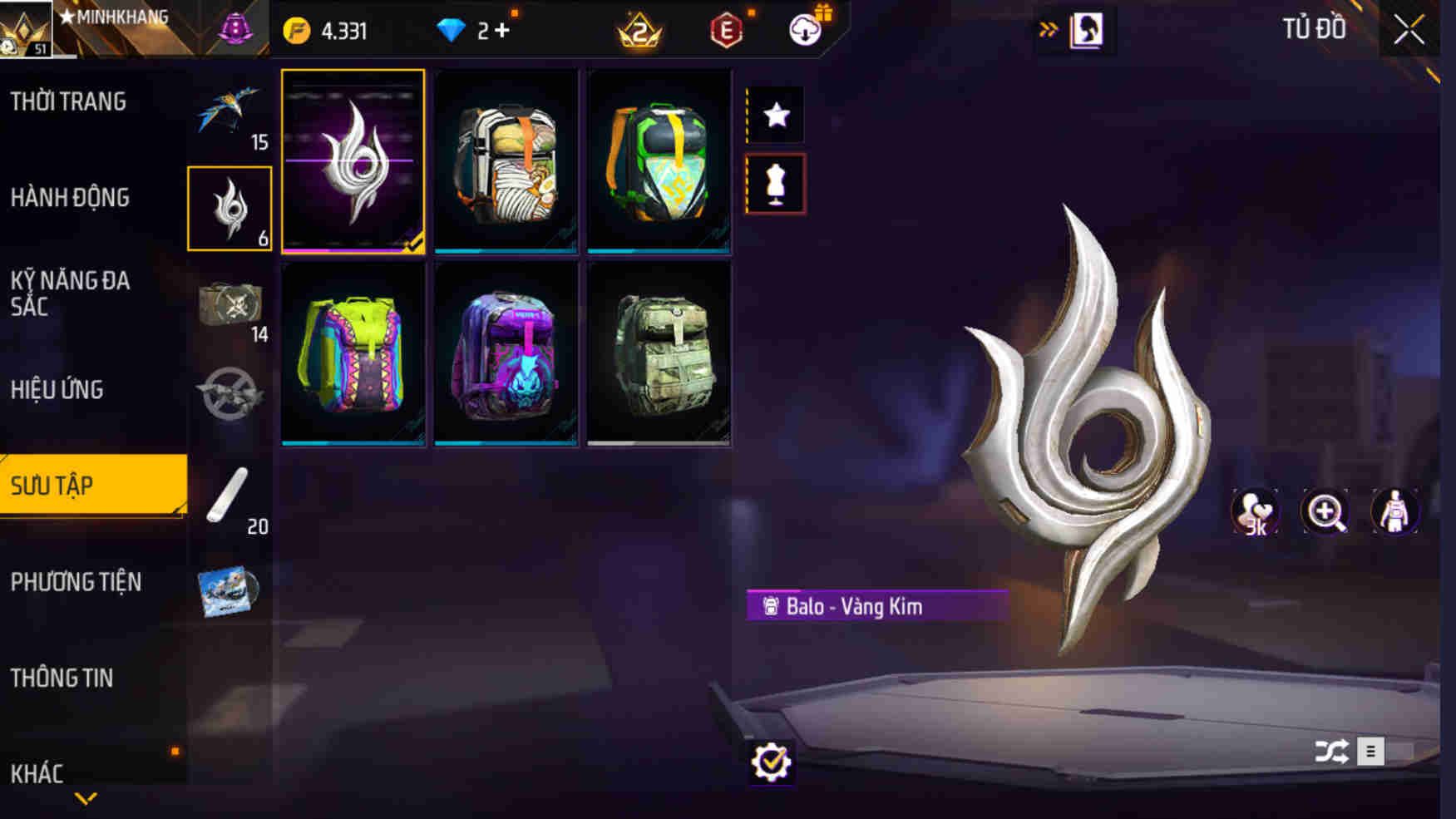The height and width of the screenshot is (819, 1456).
Task: Select the Kỹ Năng Đa Sắc category
Action: pyautogui.click(x=70, y=293)
